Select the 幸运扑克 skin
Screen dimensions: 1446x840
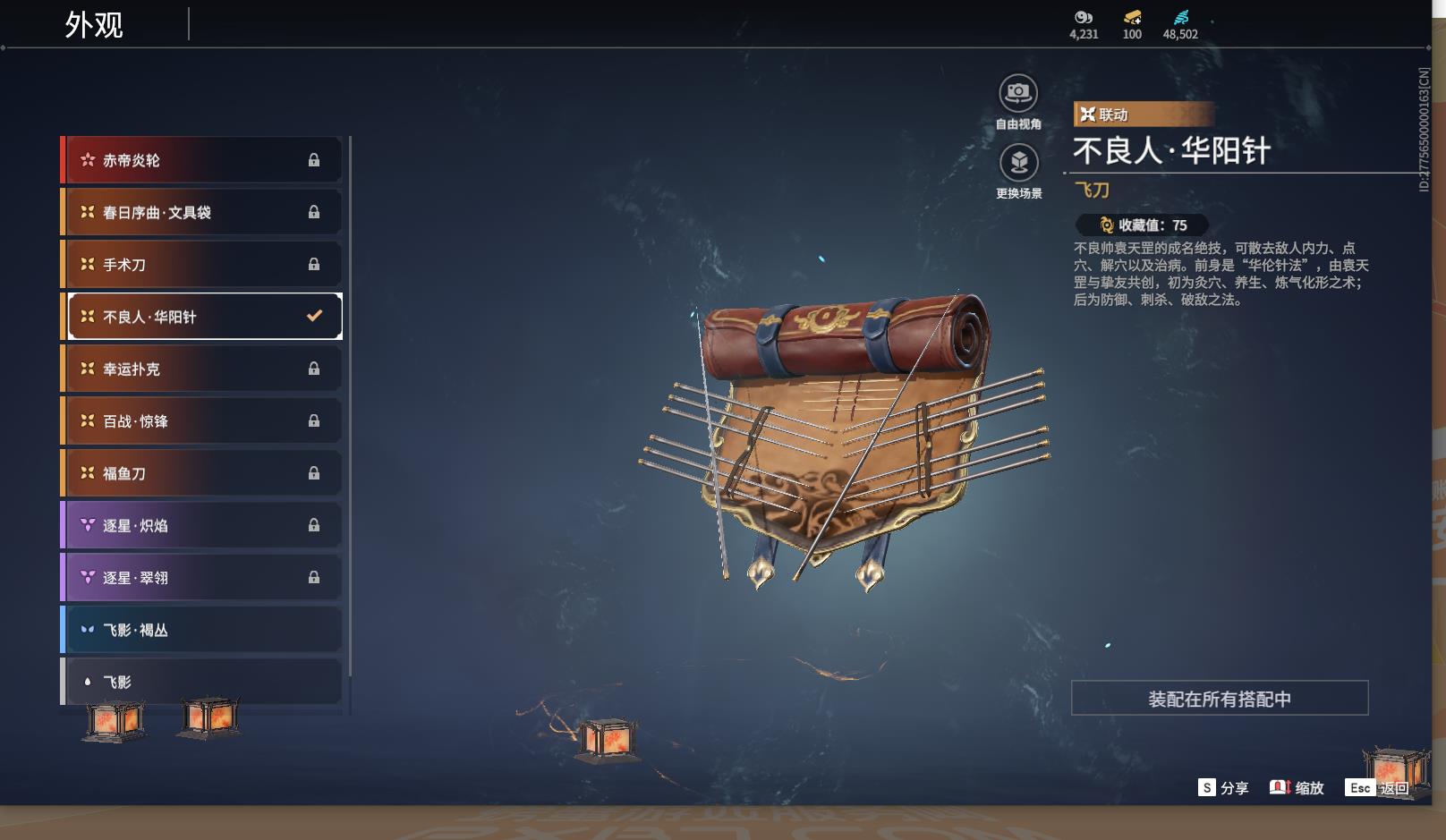point(203,369)
